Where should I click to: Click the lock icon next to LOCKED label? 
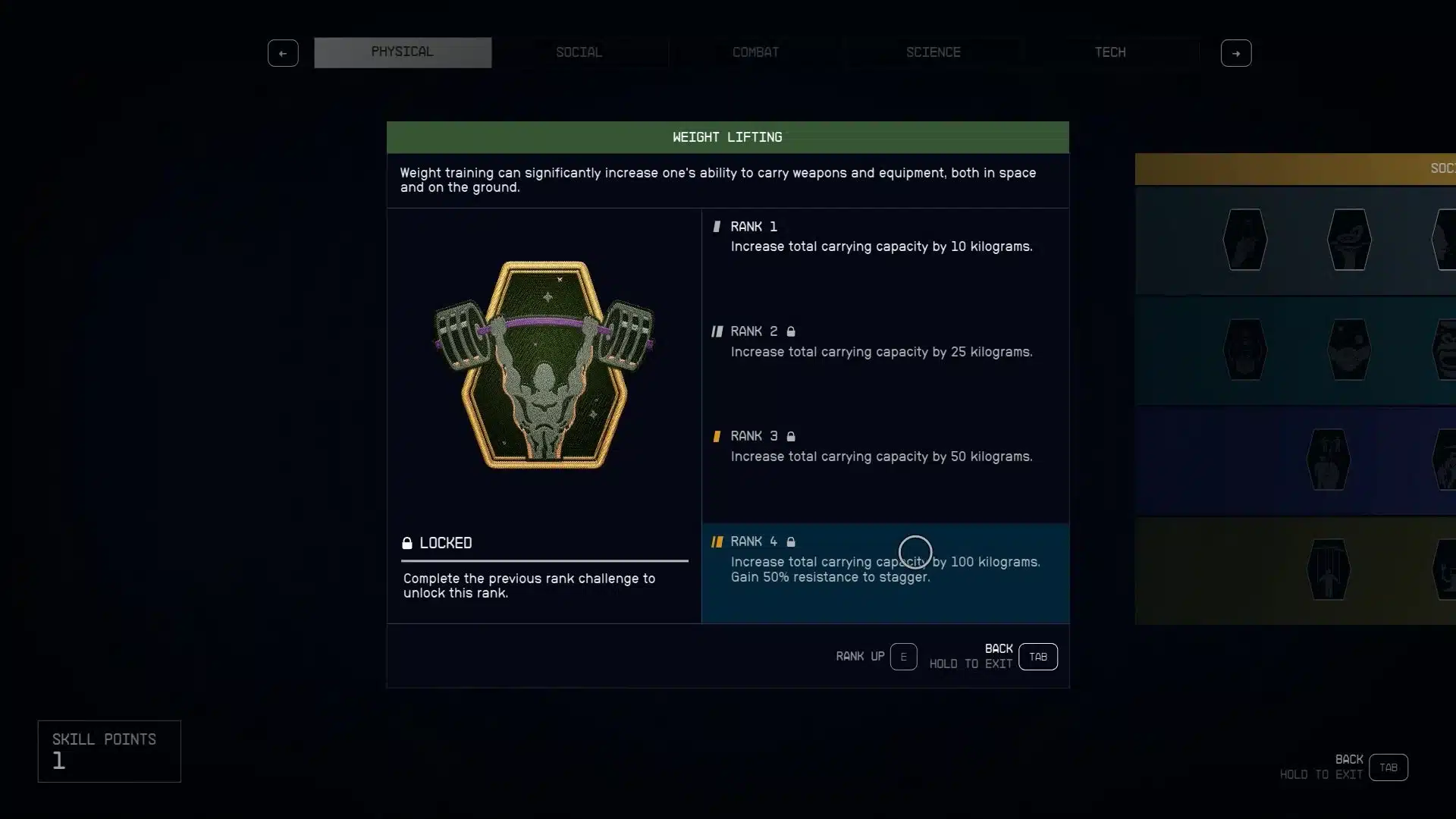point(407,543)
